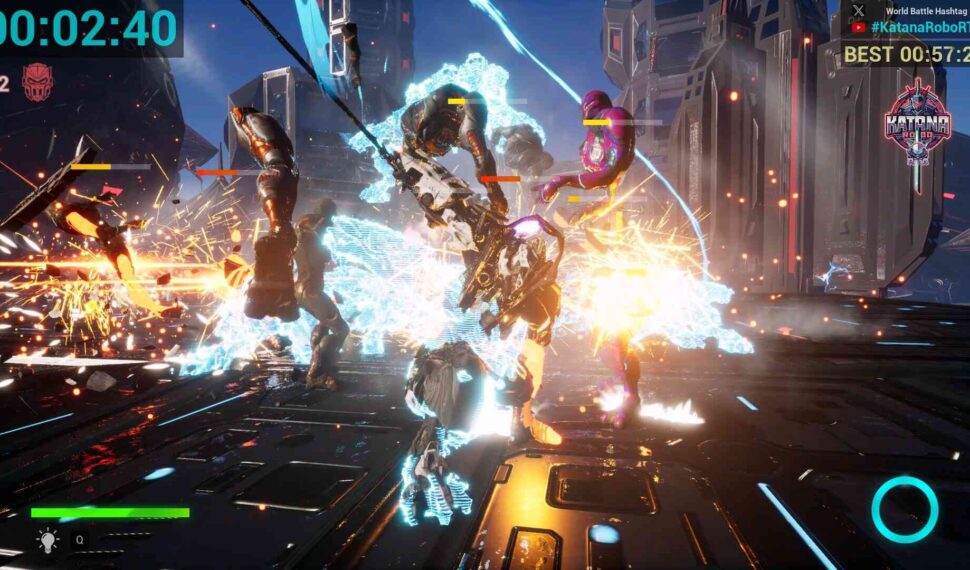Open the YouTube icon link
This screenshot has height=570, width=970.
point(858,28)
